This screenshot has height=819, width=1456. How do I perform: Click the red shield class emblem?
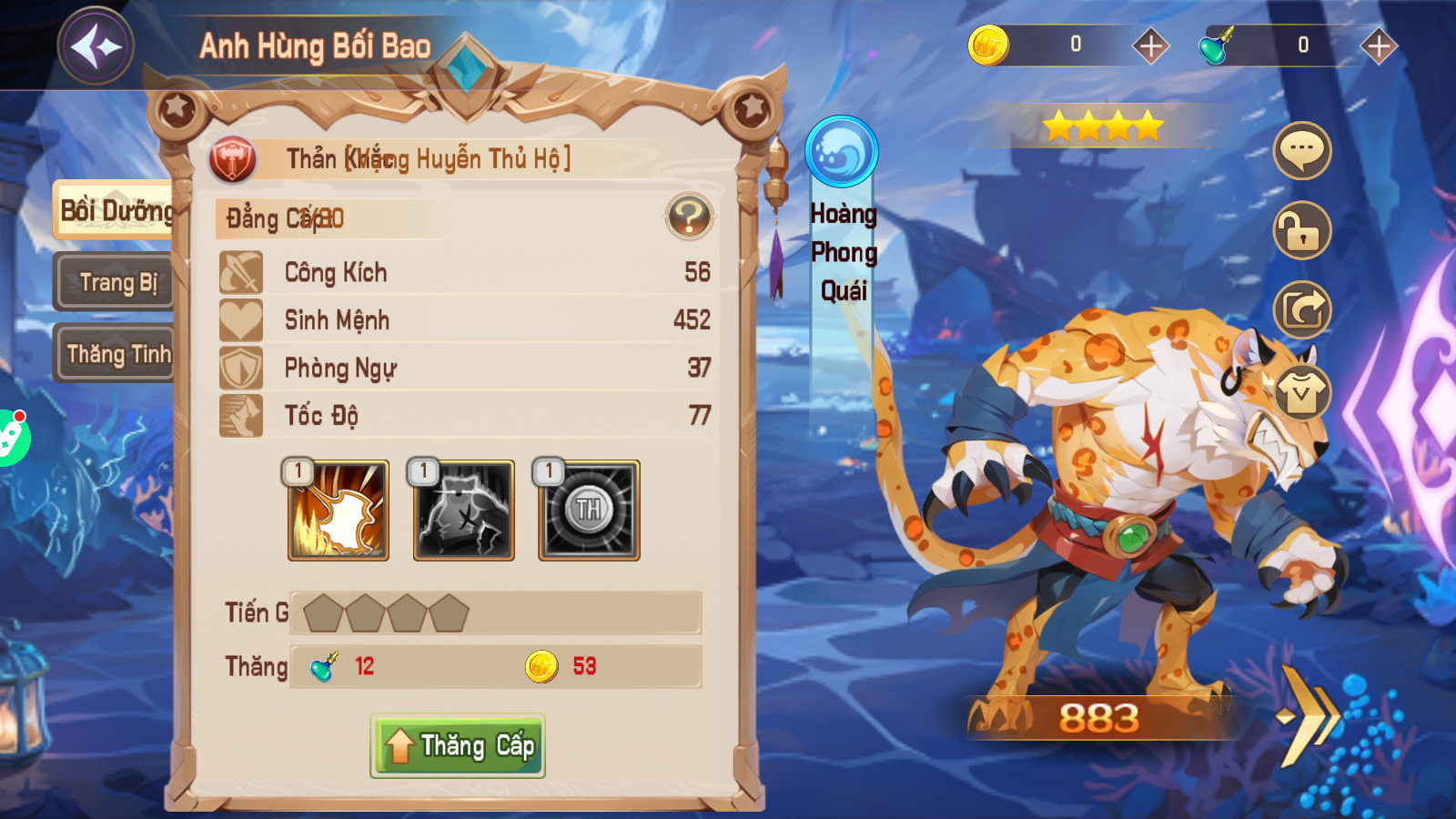pos(233,159)
